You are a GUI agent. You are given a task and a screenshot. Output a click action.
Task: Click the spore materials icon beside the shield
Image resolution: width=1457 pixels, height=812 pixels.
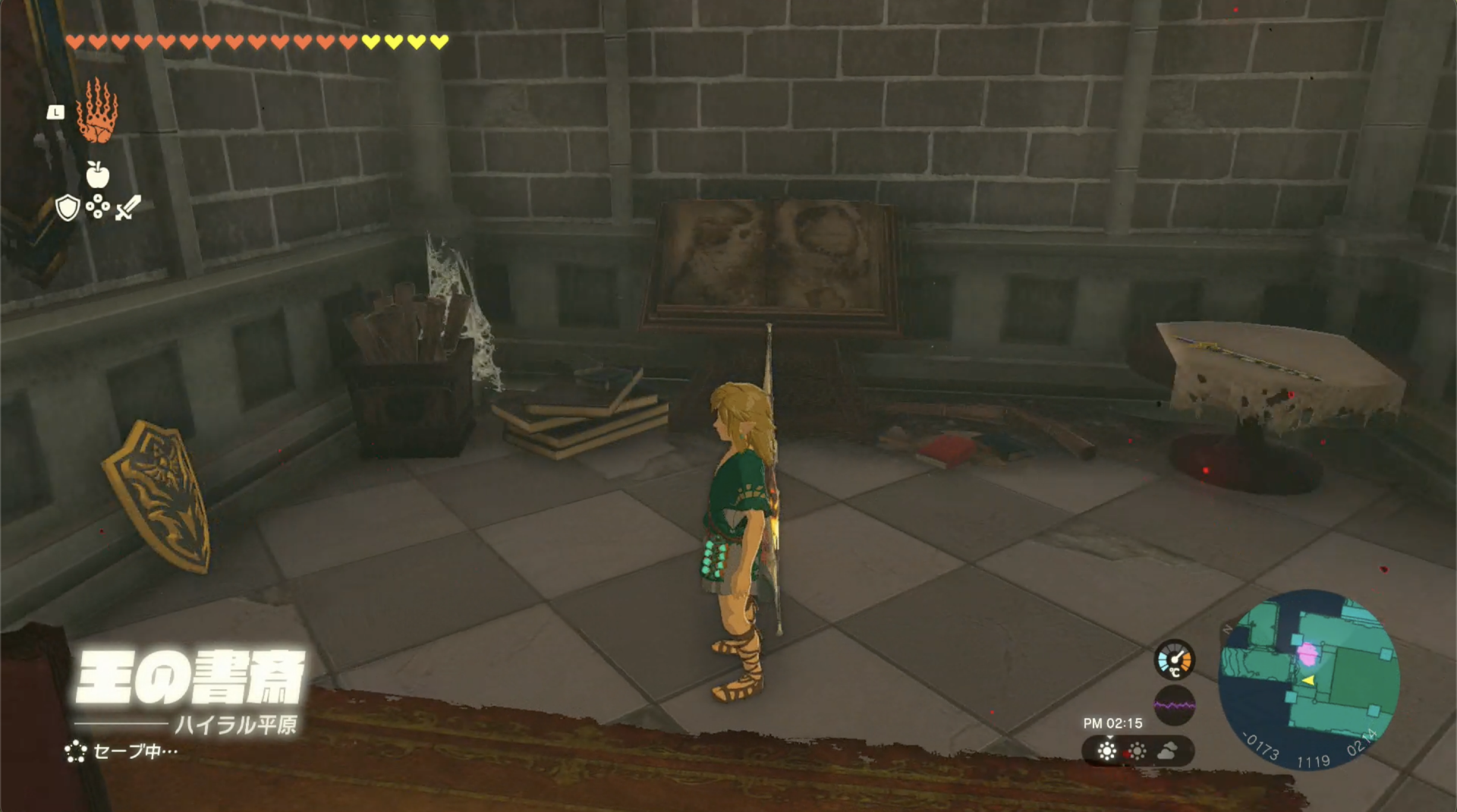[x=97, y=206]
